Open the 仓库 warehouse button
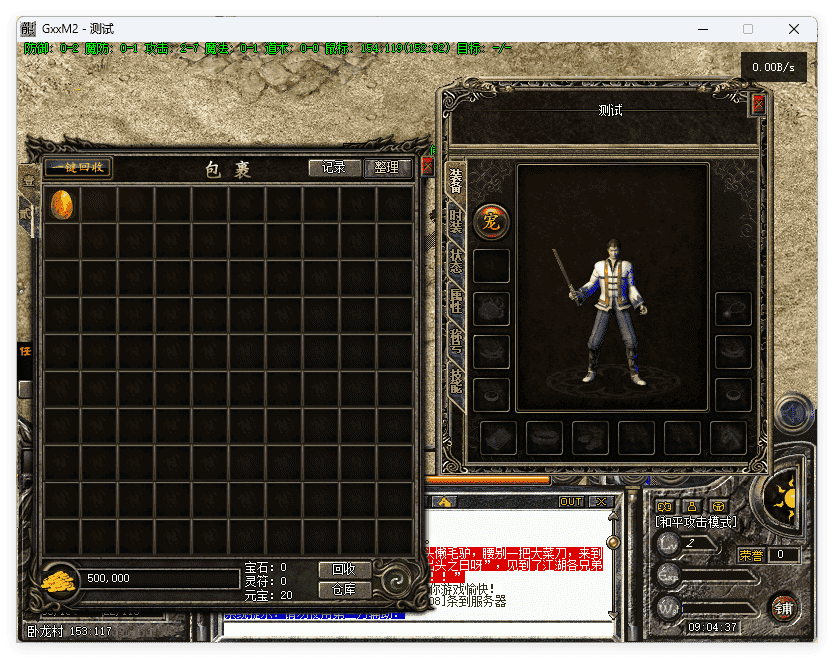This screenshot has width=834, height=659. [x=344, y=589]
